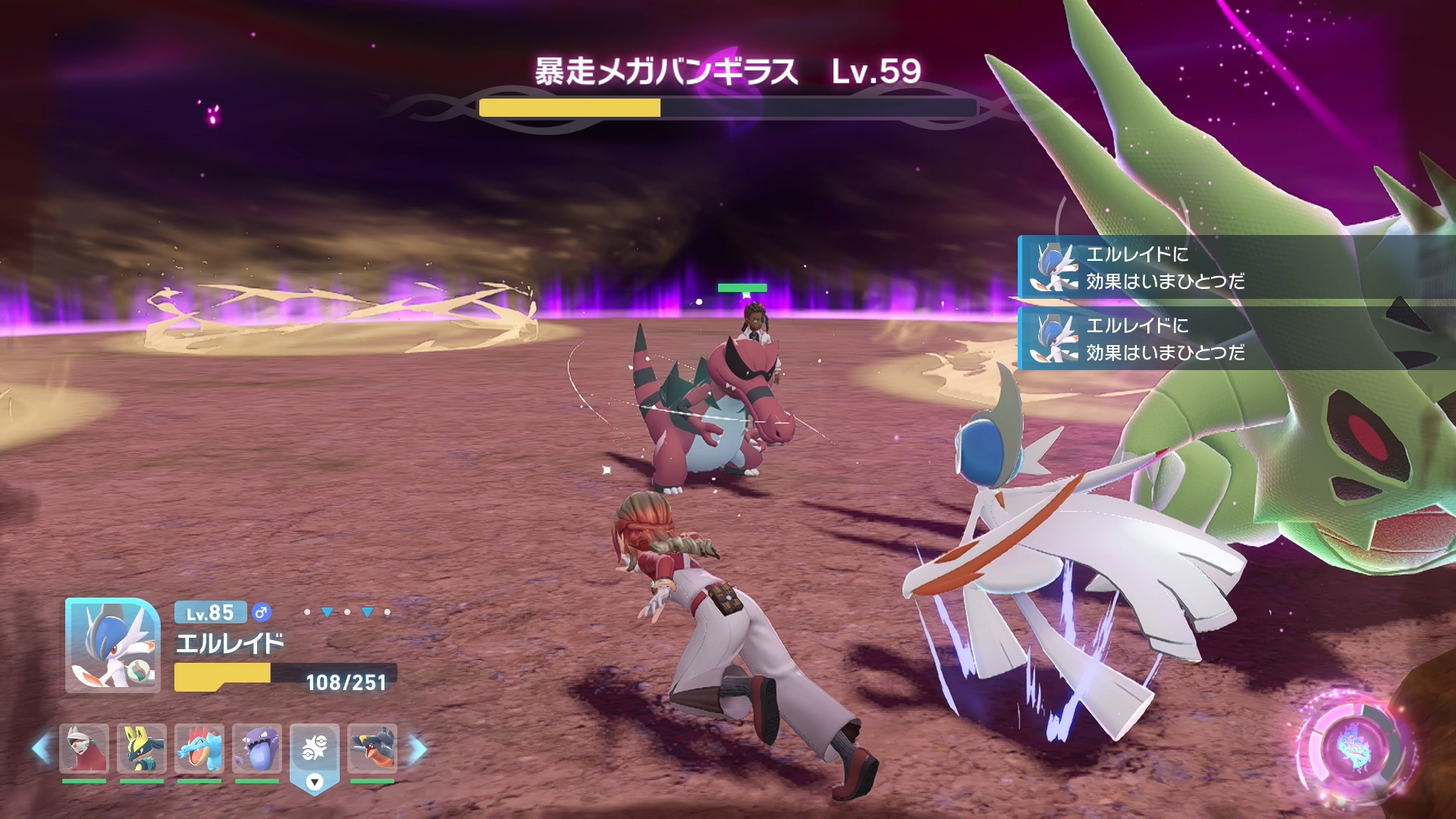Click the left arrow beside the party row

42,749
